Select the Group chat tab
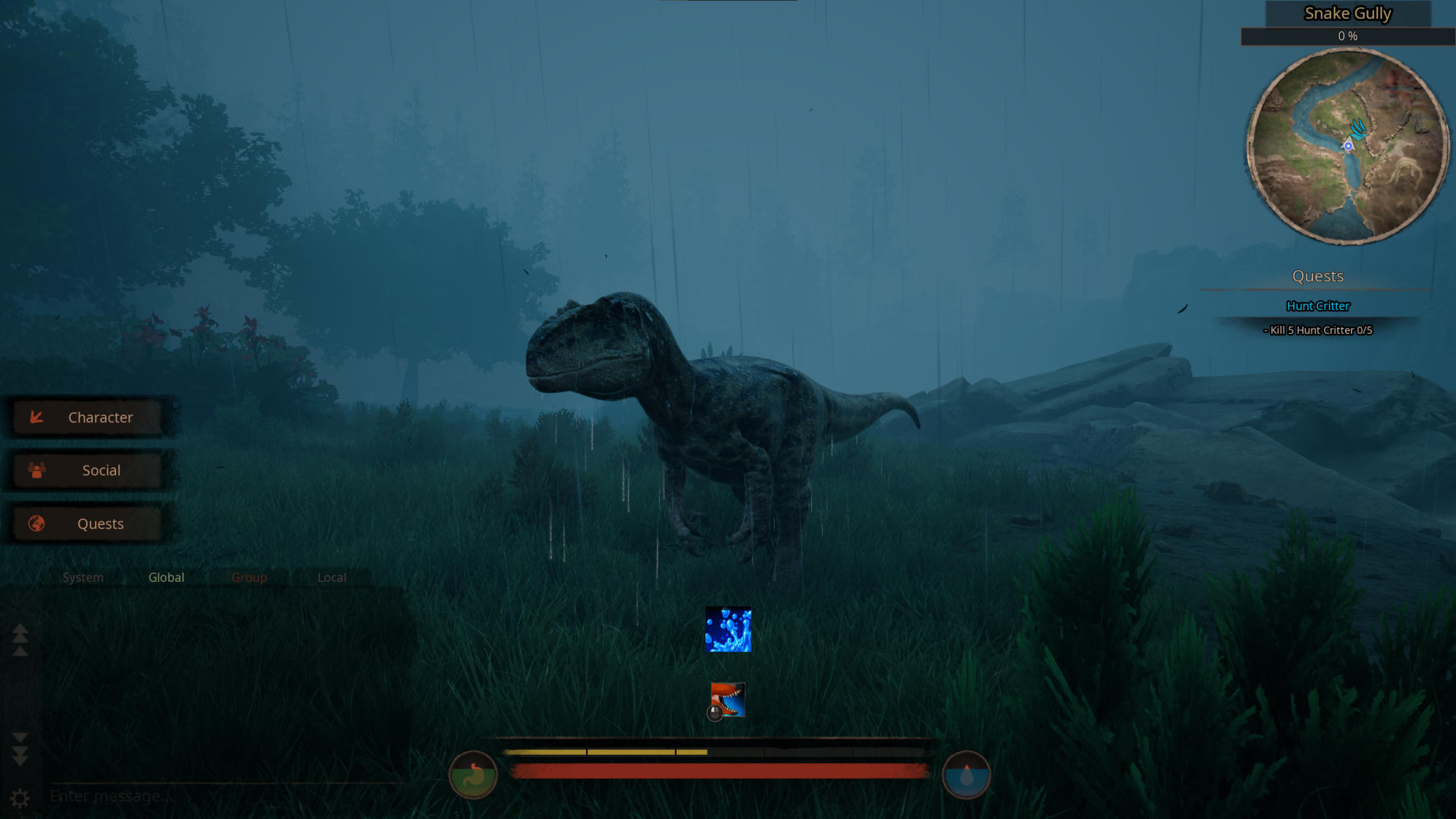Viewport: 1456px width, 819px height. coord(249,577)
